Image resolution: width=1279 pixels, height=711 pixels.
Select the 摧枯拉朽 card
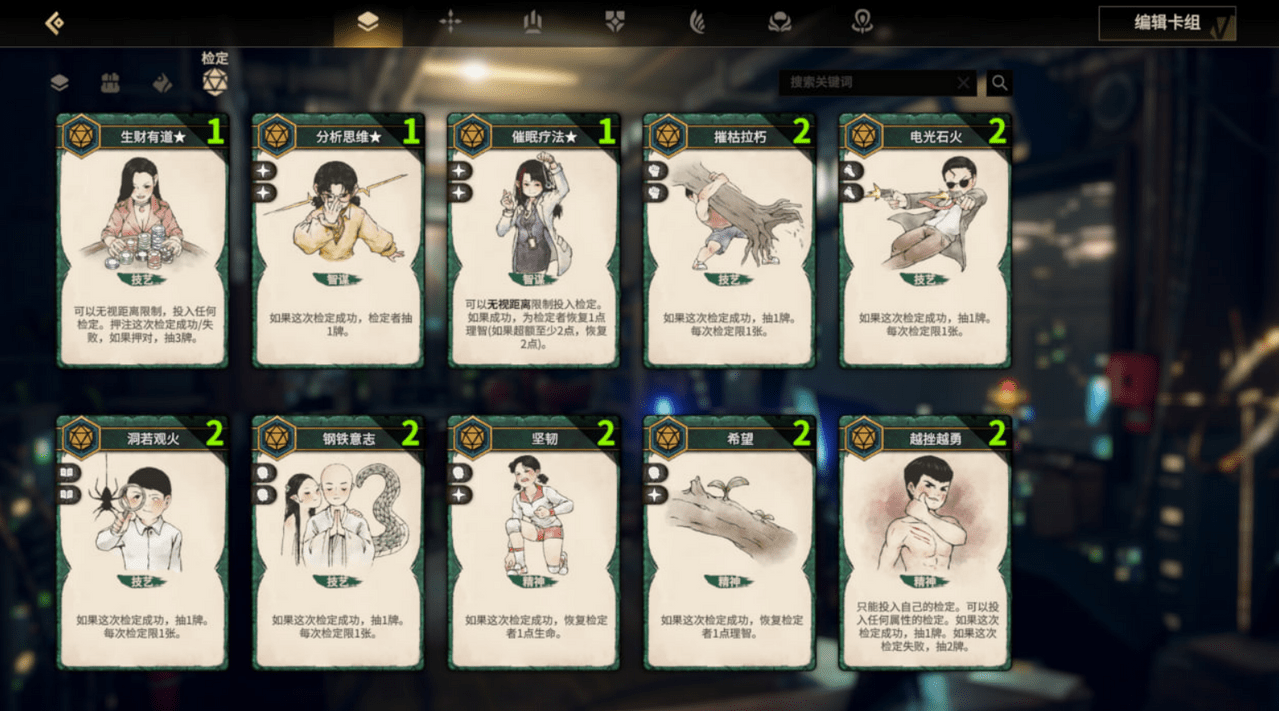pyautogui.click(x=729, y=240)
